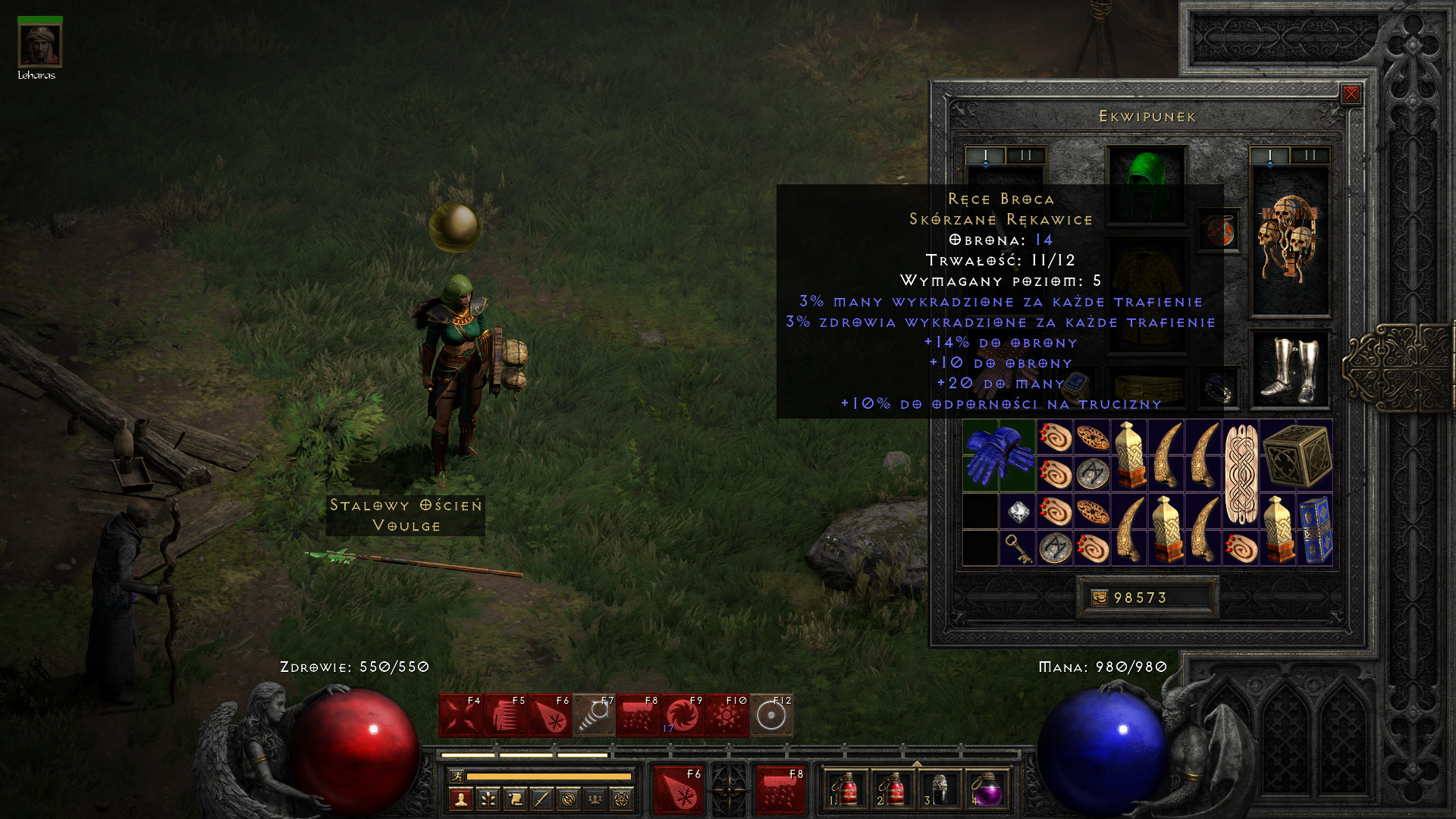Use the black potion in belt slot 3
The width and height of the screenshot is (1456, 819).
pyautogui.click(x=940, y=791)
